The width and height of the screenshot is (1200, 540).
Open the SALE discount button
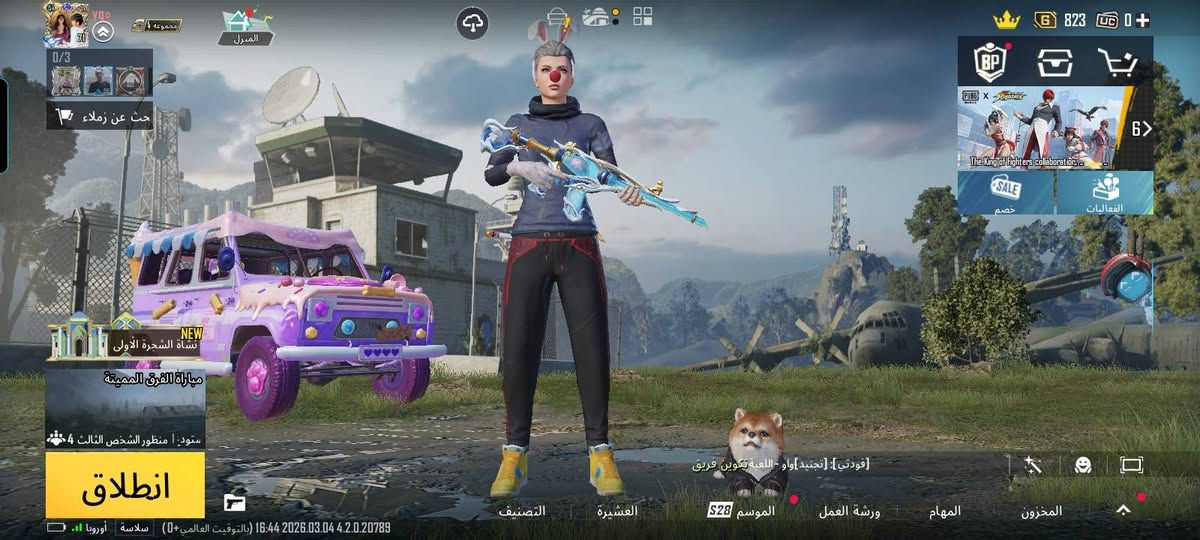pyautogui.click(x=1005, y=192)
